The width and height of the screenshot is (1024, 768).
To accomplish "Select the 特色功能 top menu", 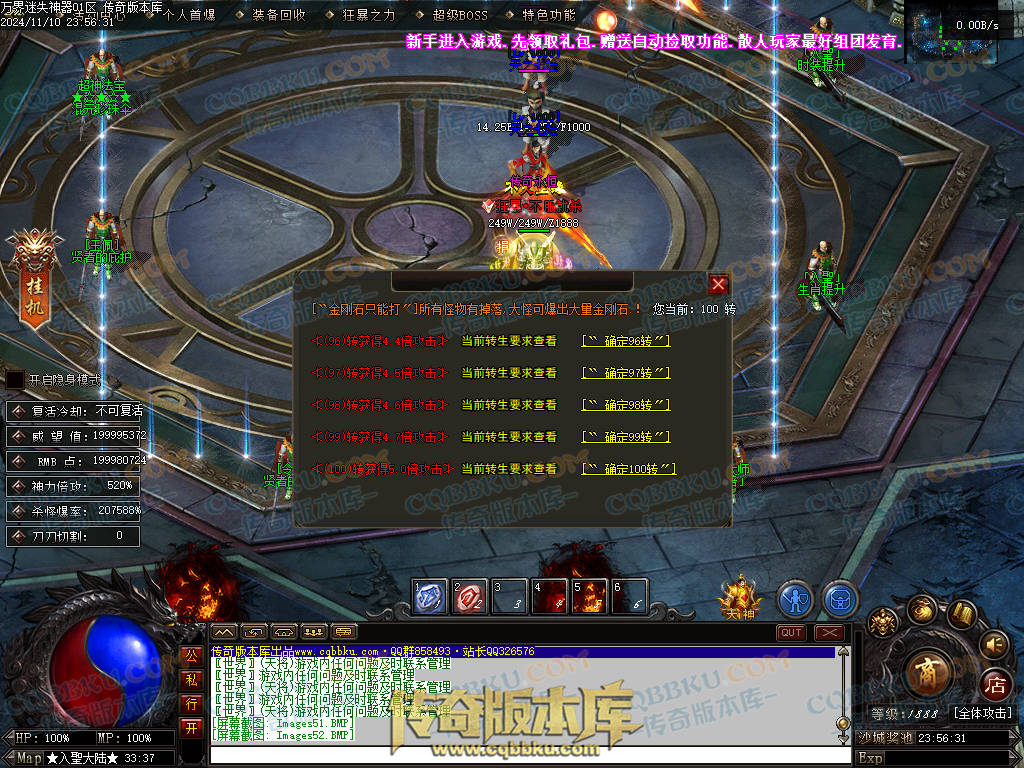I will (x=549, y=15).
